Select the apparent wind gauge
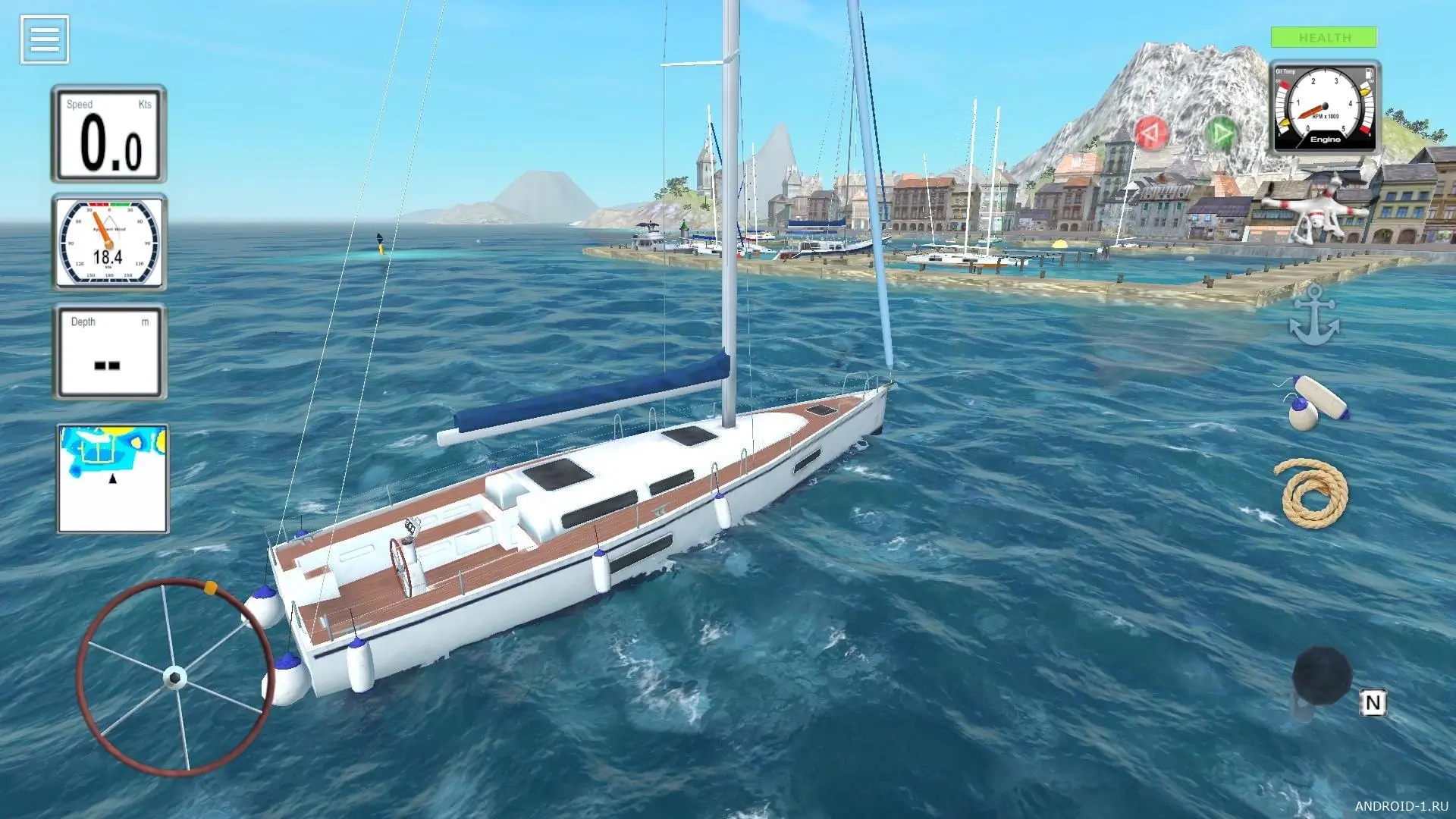1456x819 pixels. point(109,243)
